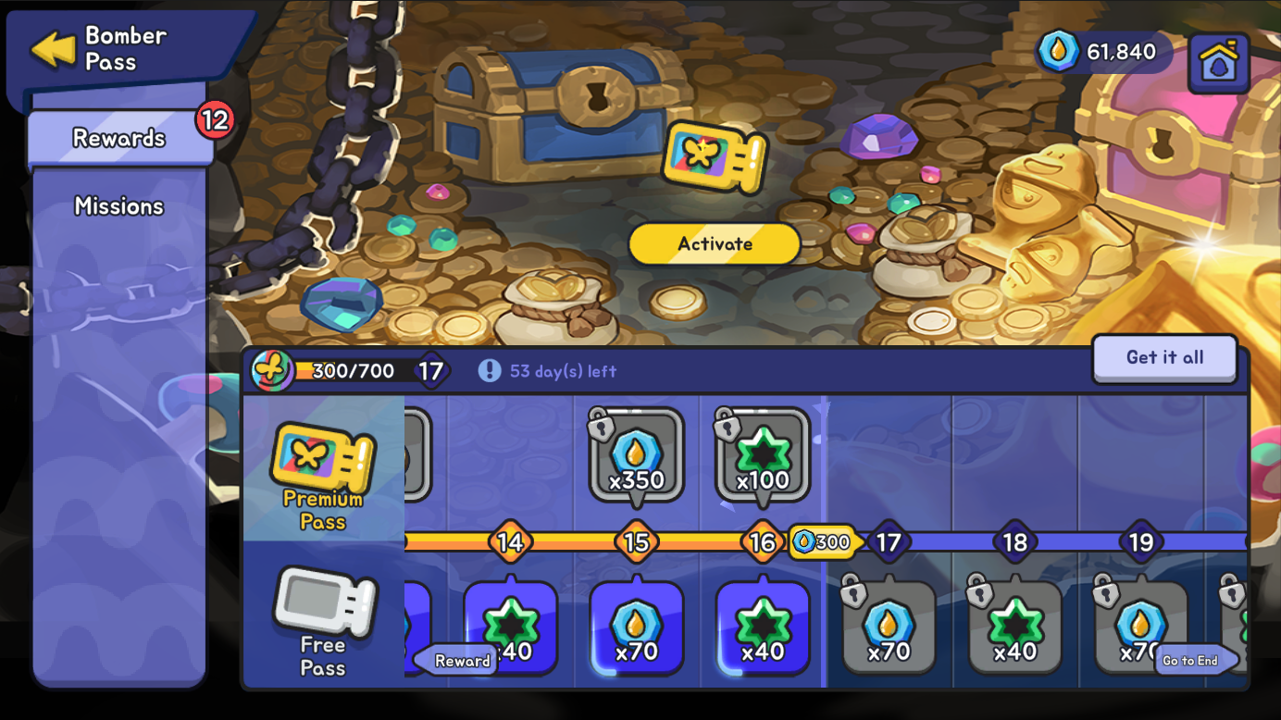Click the Get it all button
The width and height of the screenshot is (1281, 720).
(1164, 358)
